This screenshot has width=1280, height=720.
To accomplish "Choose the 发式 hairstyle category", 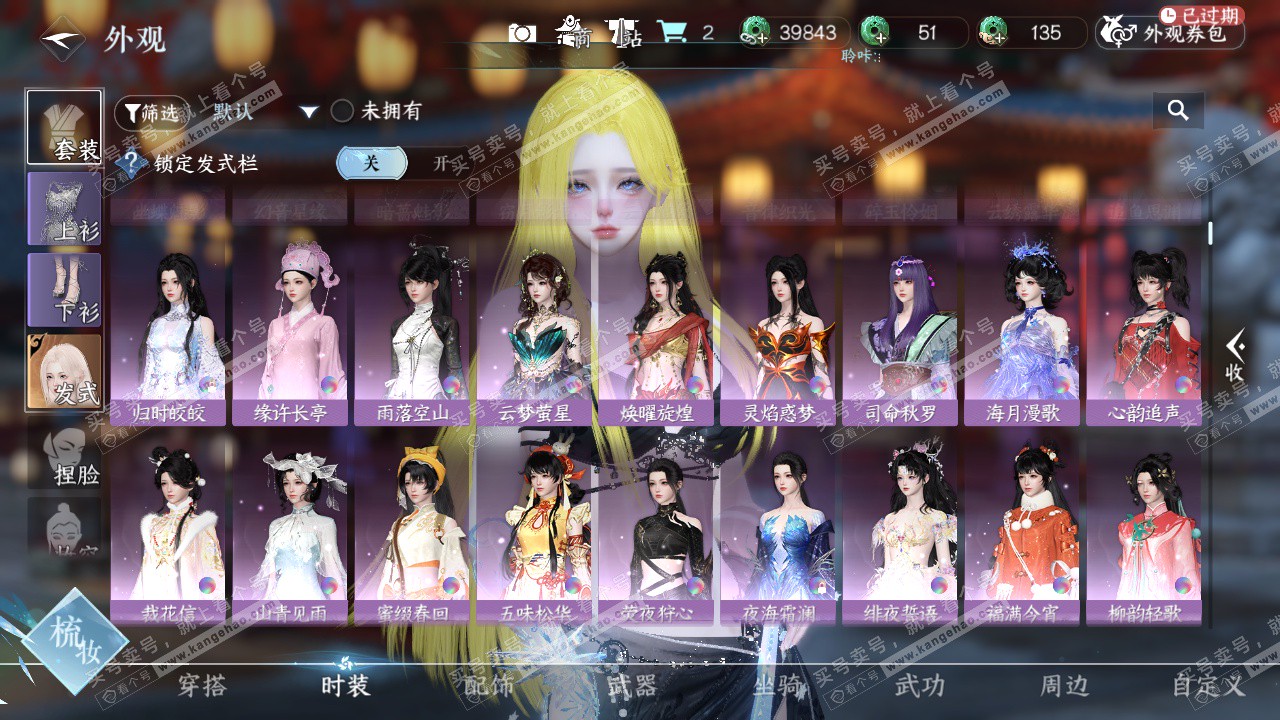I will click(64, 371).
